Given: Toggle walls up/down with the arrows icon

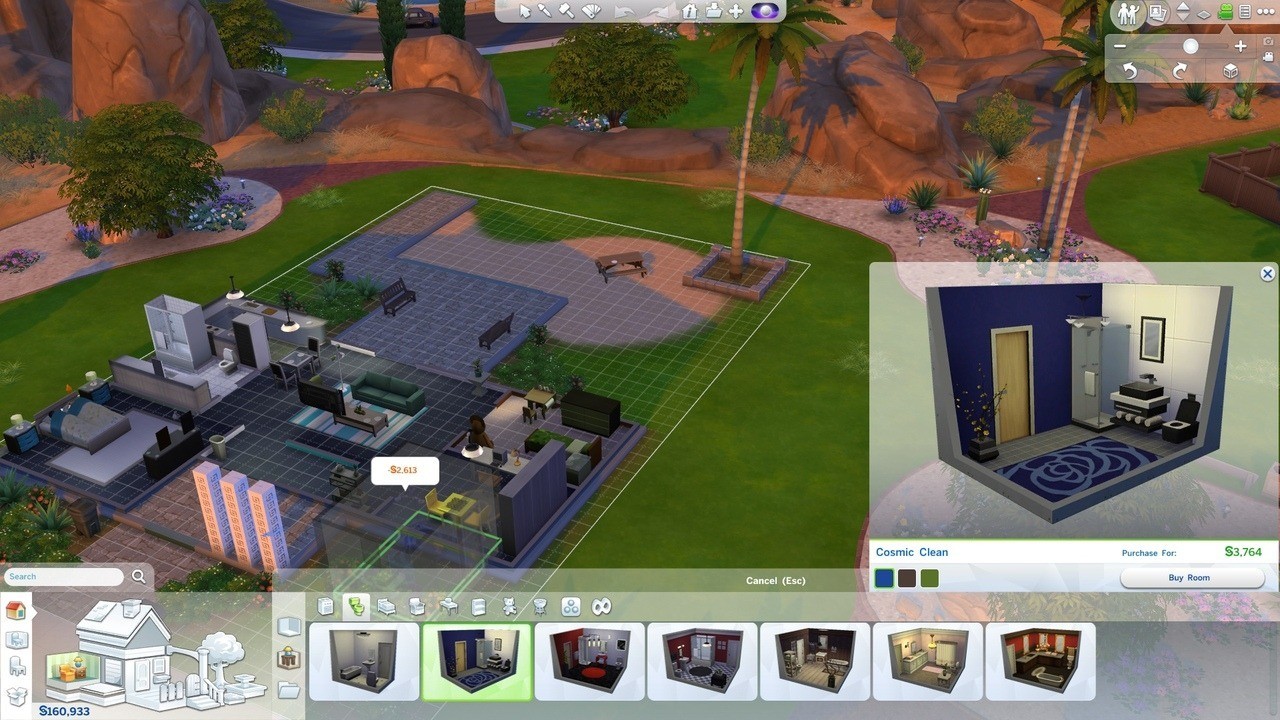Looking at the screenshot, I should click(1183, 11).
